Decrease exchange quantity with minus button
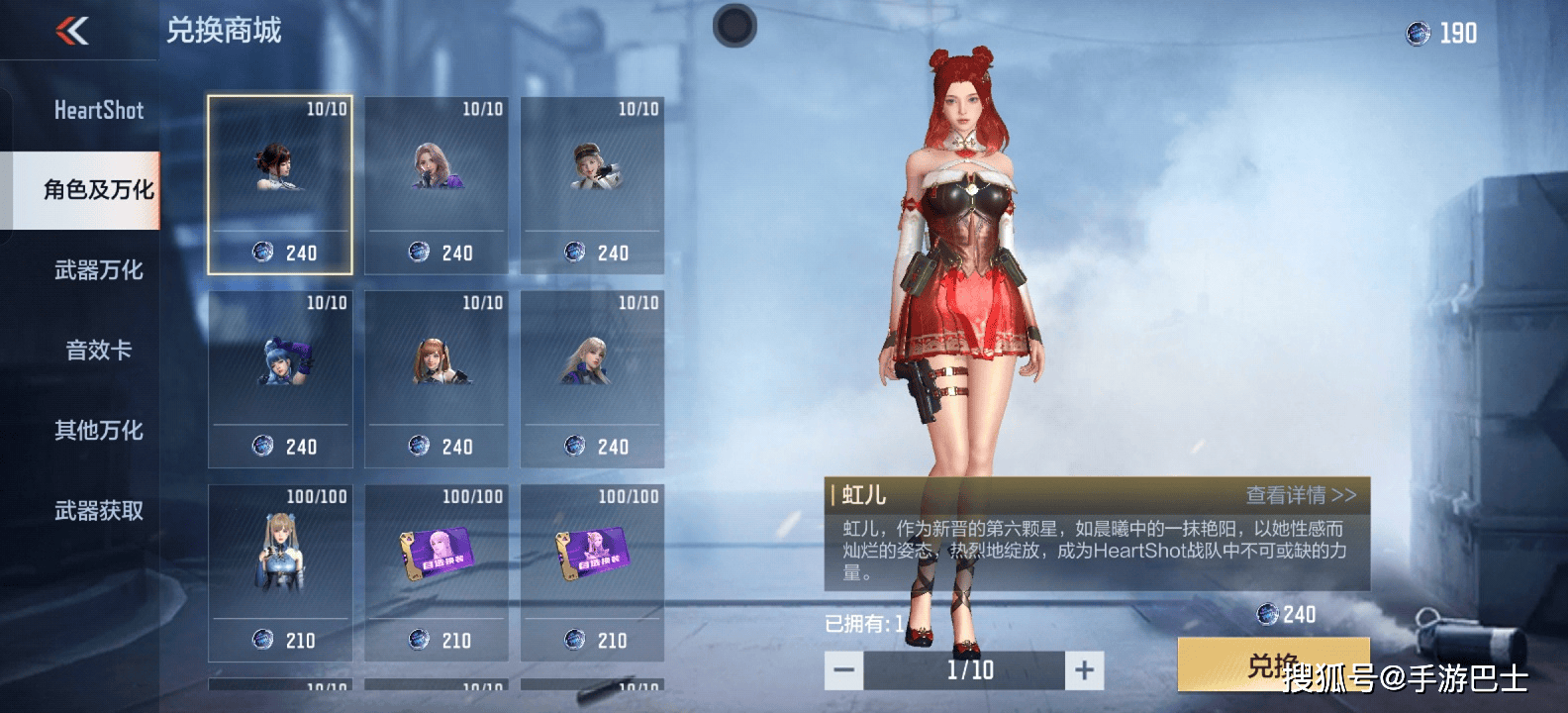 [844, 670]
